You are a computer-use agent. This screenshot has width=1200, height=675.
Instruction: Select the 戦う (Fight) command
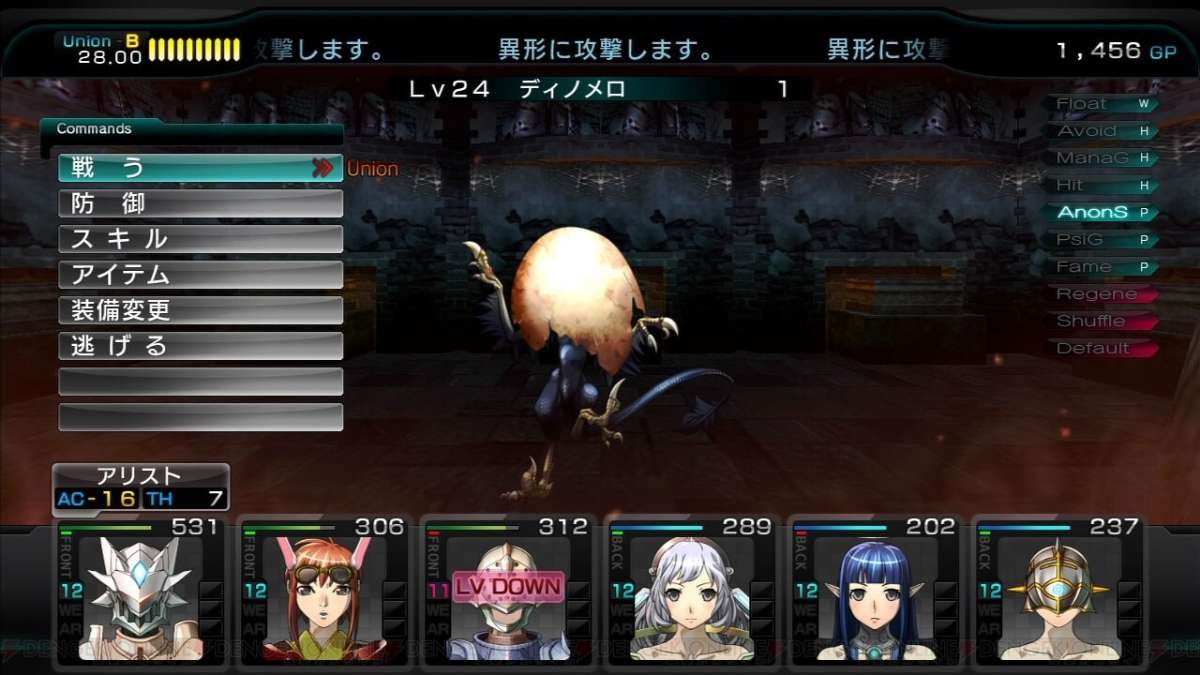200,168
